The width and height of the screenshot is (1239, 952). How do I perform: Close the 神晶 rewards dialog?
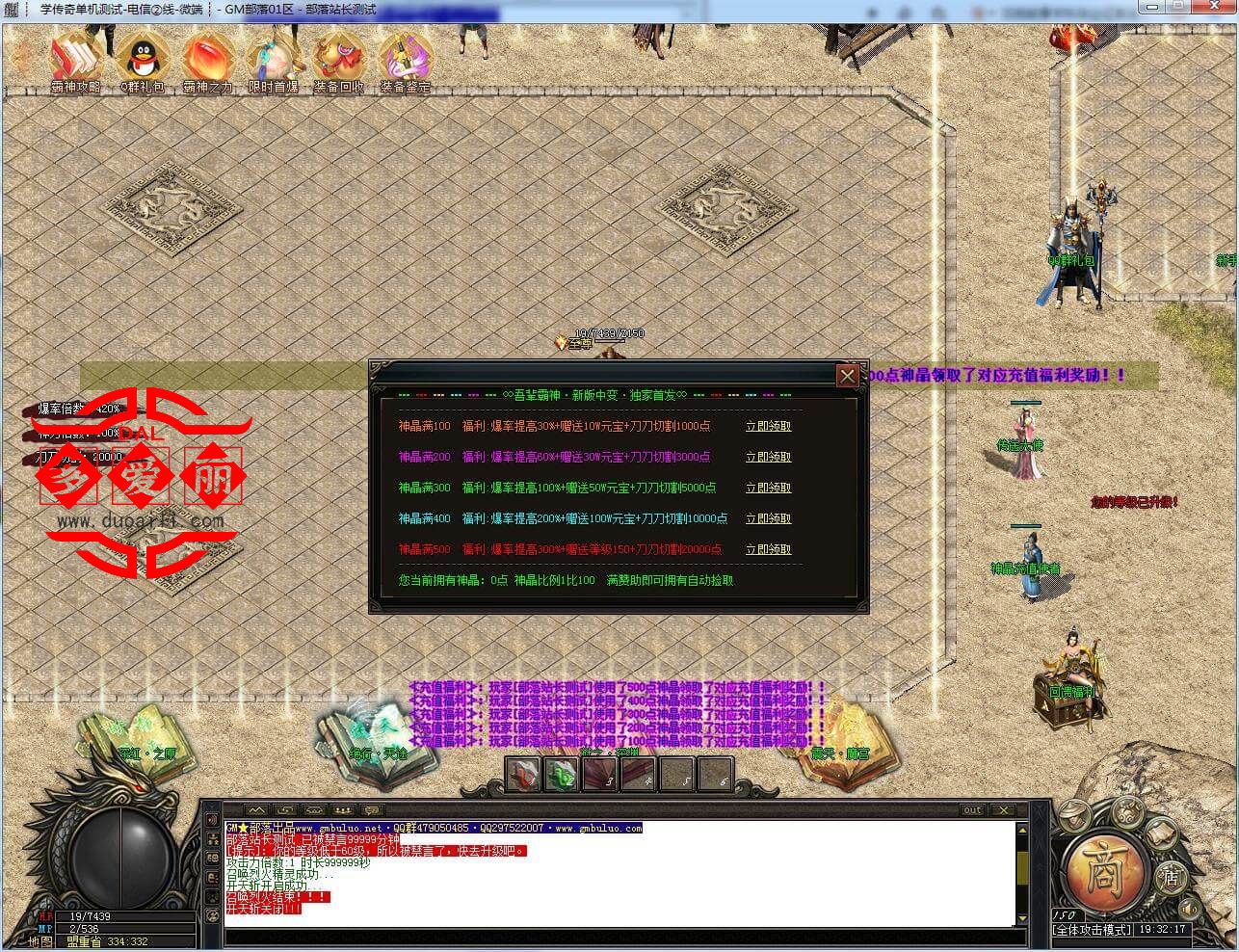848,376
